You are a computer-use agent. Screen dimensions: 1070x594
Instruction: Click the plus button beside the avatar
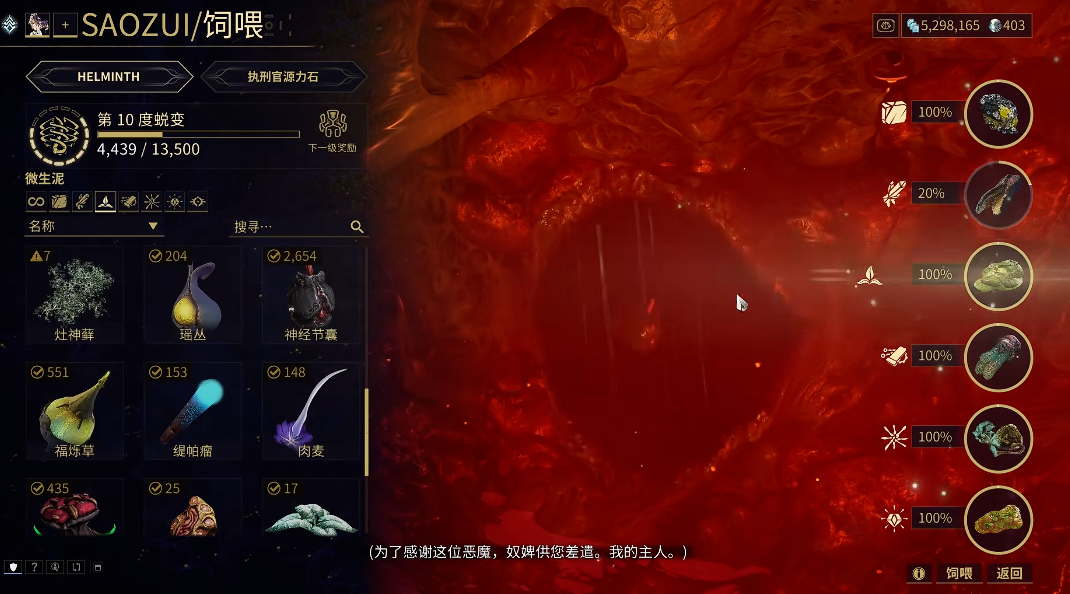click(65, 24)
